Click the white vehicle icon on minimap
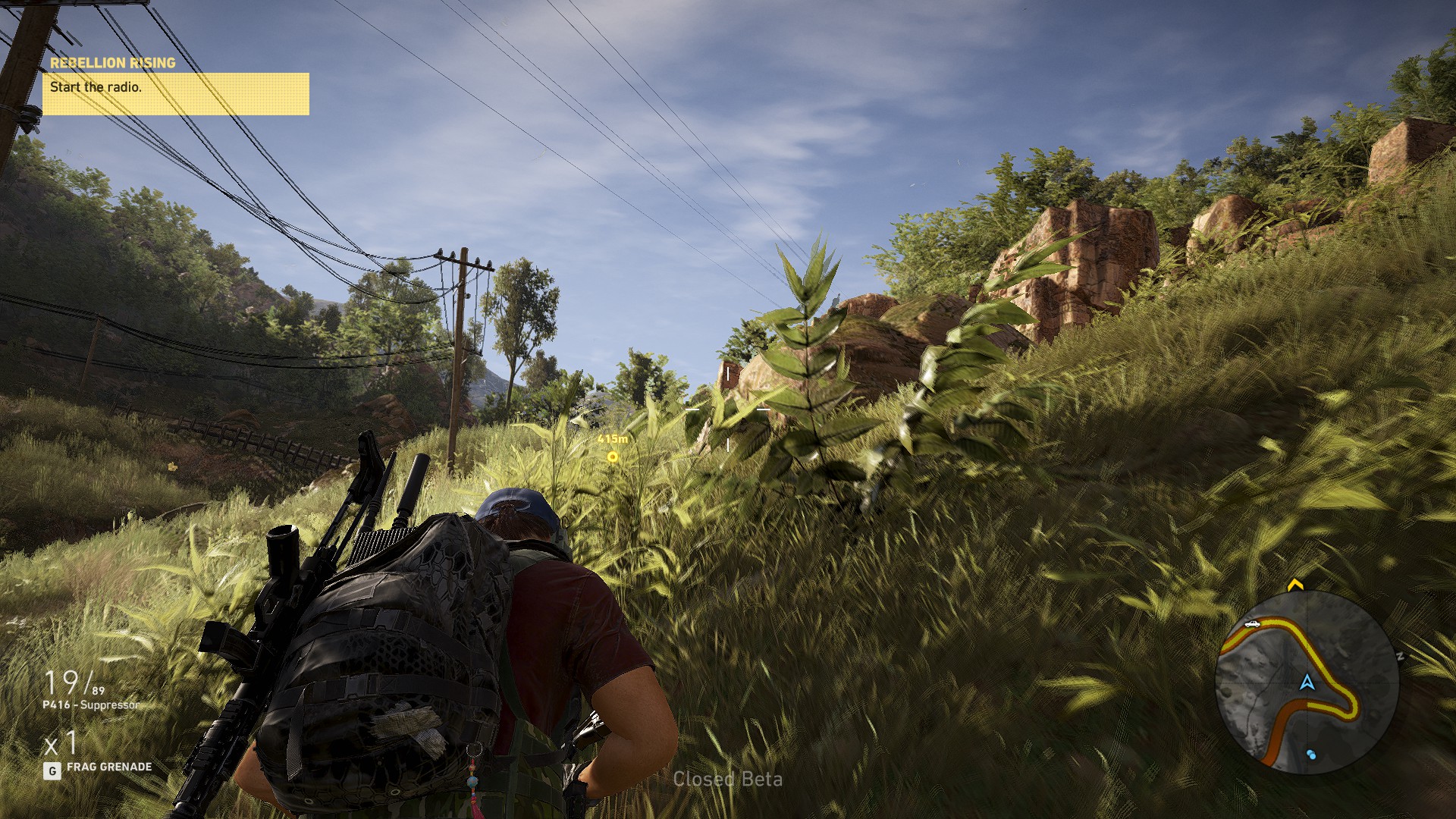1456x819 pixels. pyautogui.click(x=1251, y=624)
